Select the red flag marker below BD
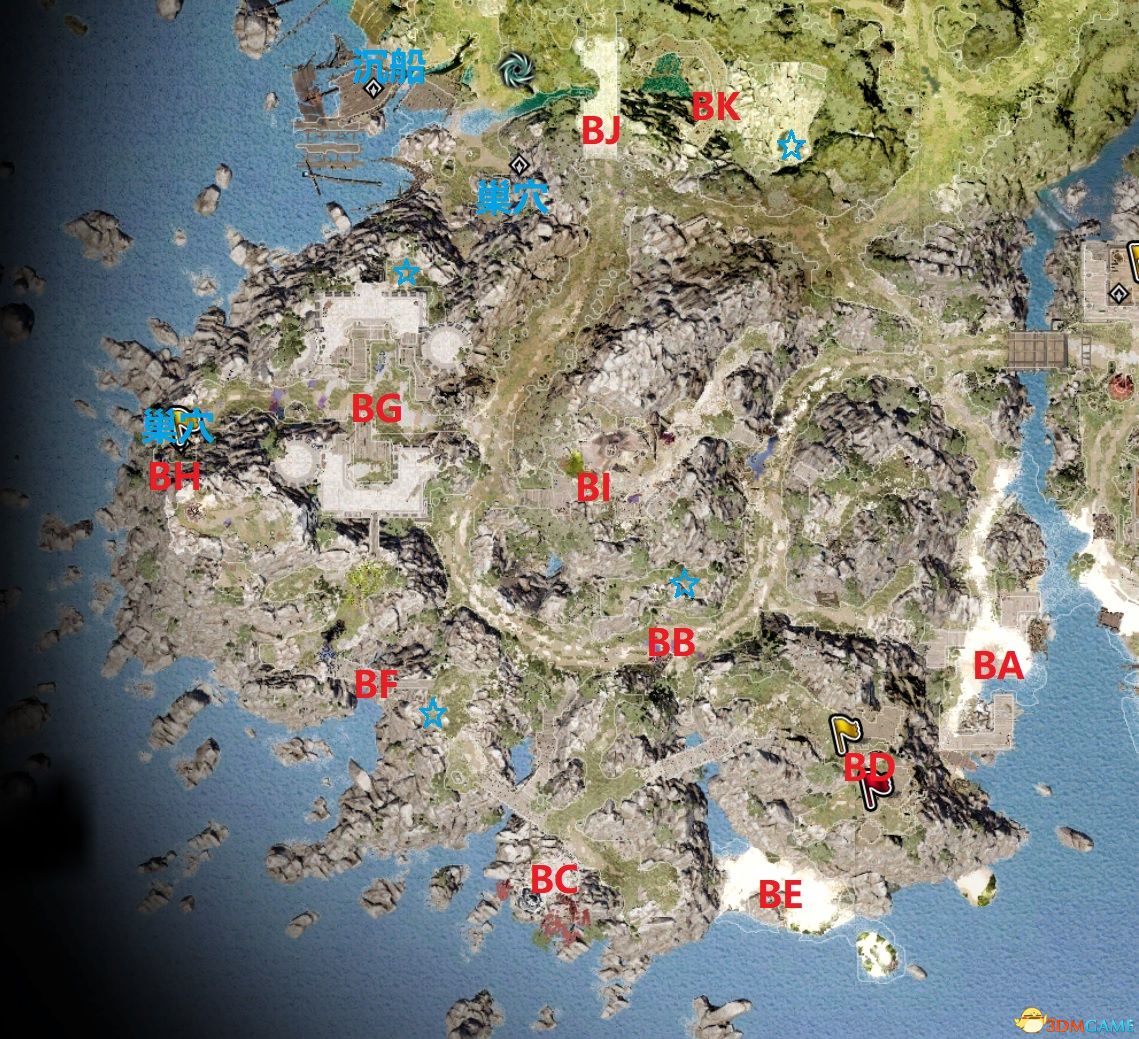 point(876,790)
